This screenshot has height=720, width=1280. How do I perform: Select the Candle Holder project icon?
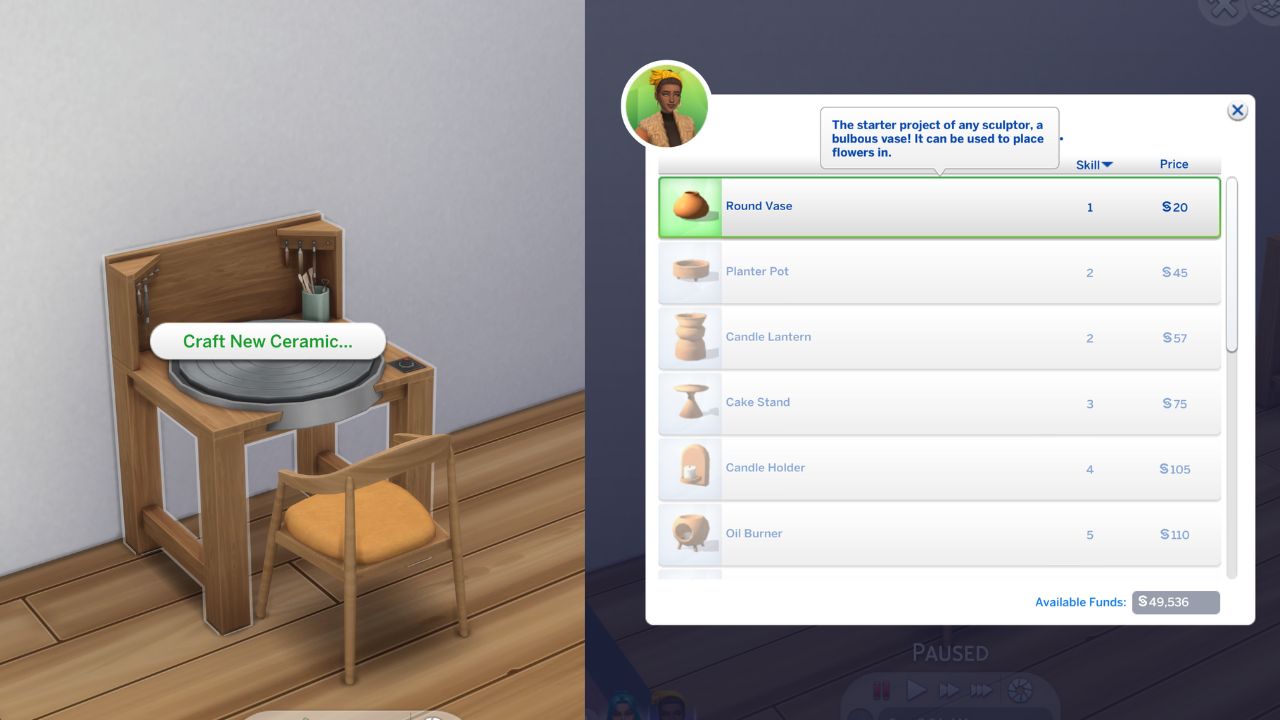pyautogui.click(x=689, y=468)
